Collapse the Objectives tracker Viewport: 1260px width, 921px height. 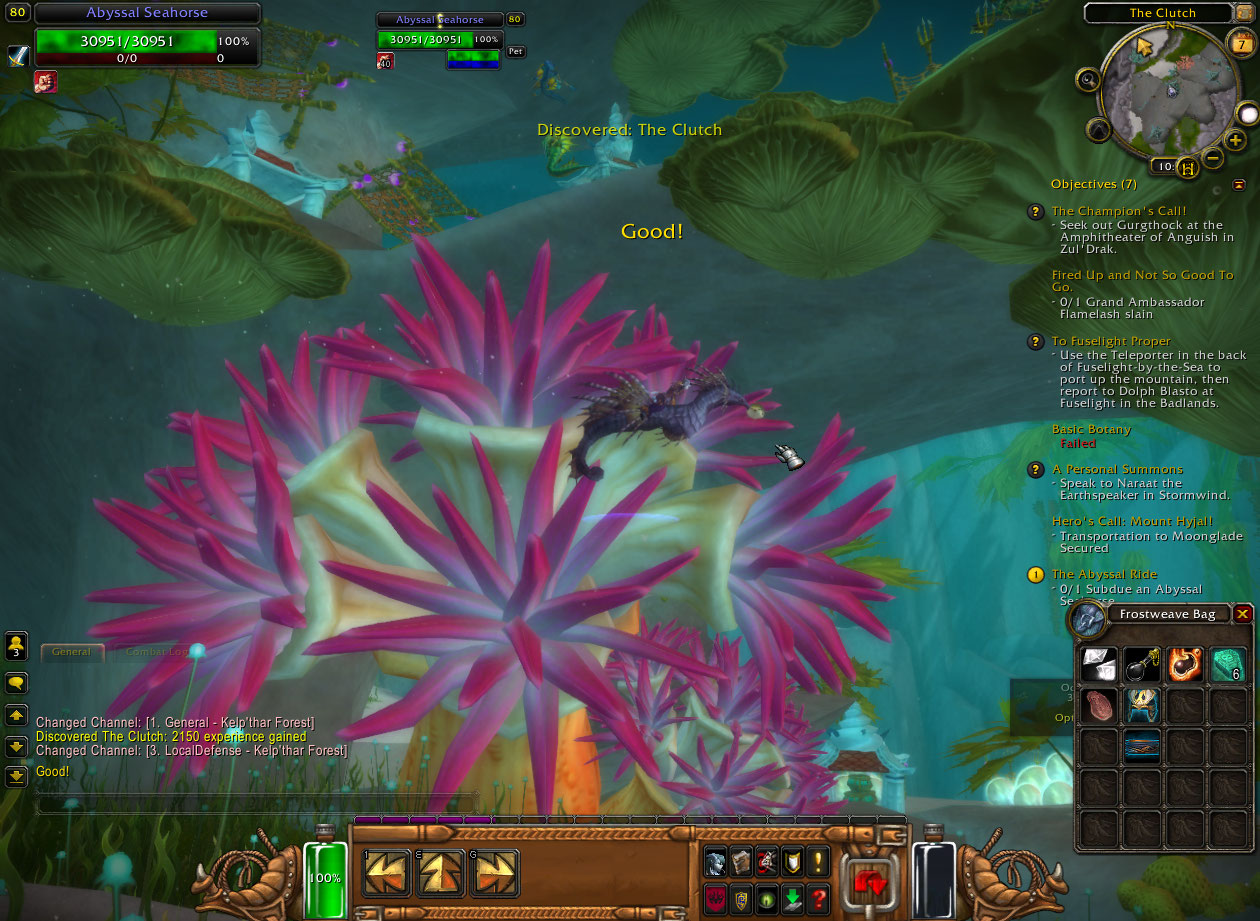(x=1239, y=185)
